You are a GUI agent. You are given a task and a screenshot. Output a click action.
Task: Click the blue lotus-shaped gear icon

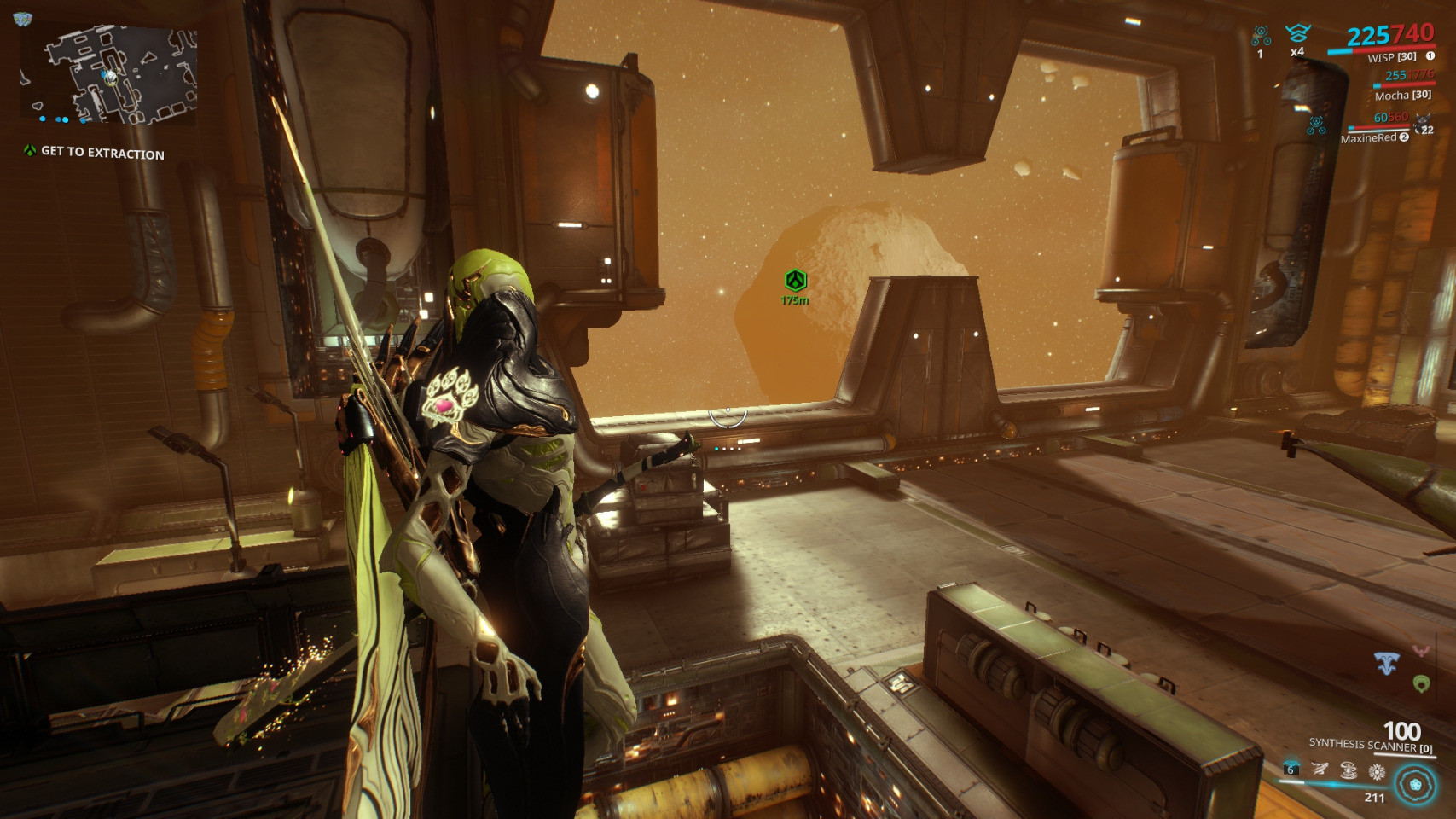coord(1387,663)
